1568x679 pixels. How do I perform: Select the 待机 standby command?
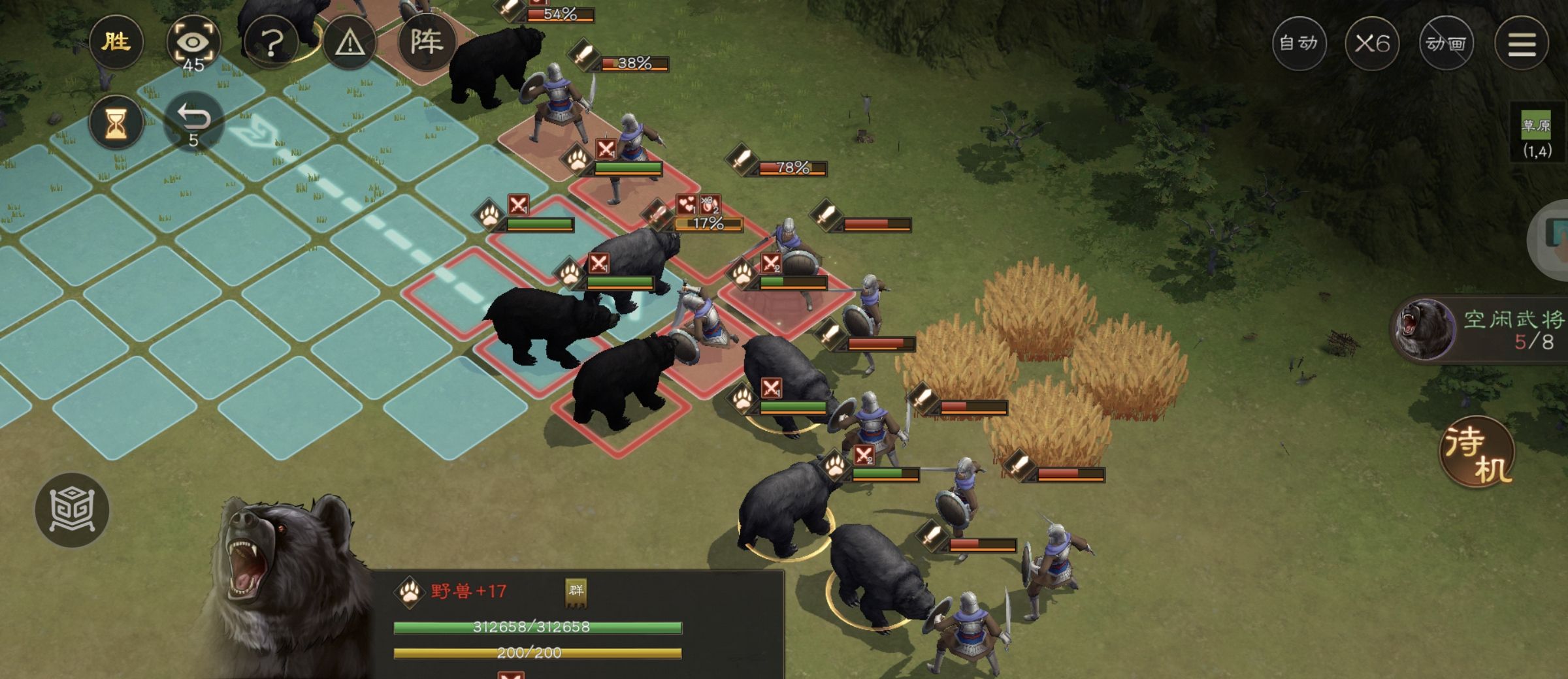[1478, 452]
